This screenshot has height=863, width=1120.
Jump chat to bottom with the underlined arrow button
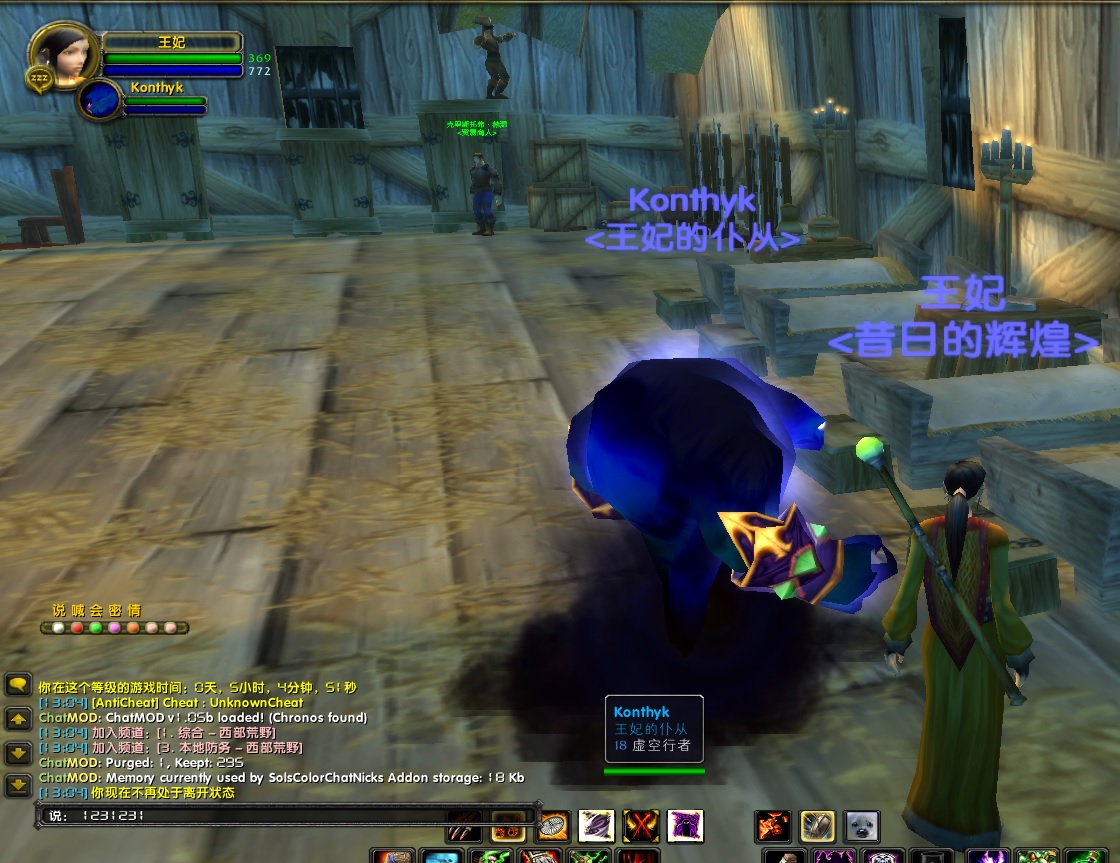pyautogui.click(x=18, y=786)
